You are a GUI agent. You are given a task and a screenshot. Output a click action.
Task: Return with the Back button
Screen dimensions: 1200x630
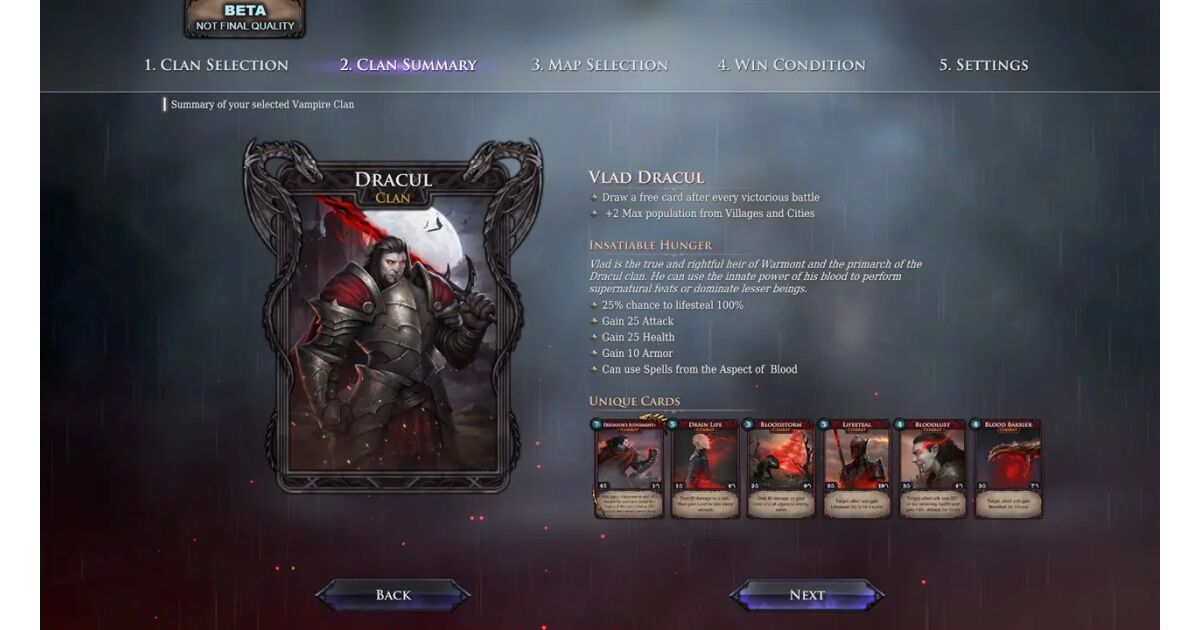pyautogui.click(x=393, y=595)
